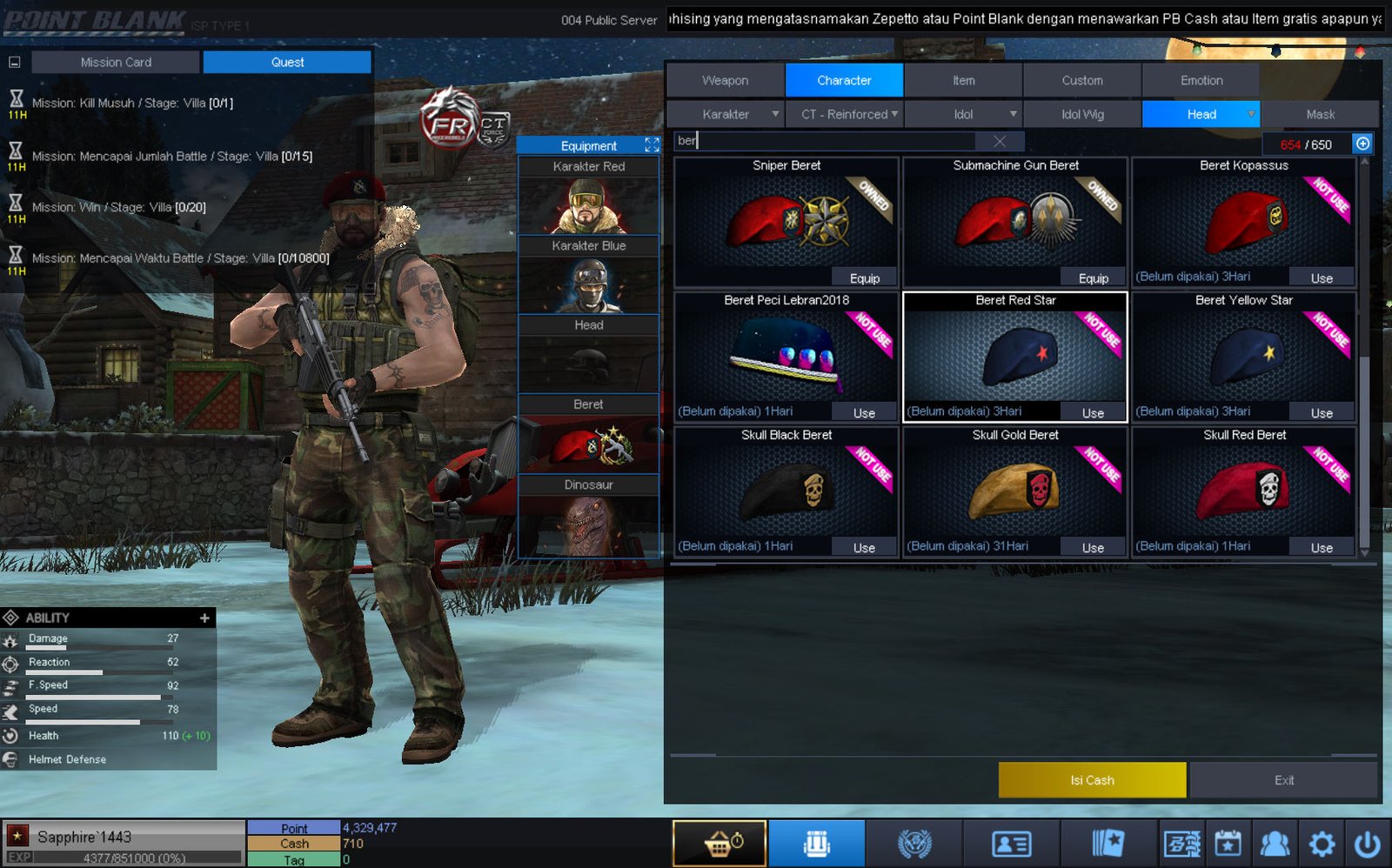Expand the Ability panel with plus

(x=204, y=618)
